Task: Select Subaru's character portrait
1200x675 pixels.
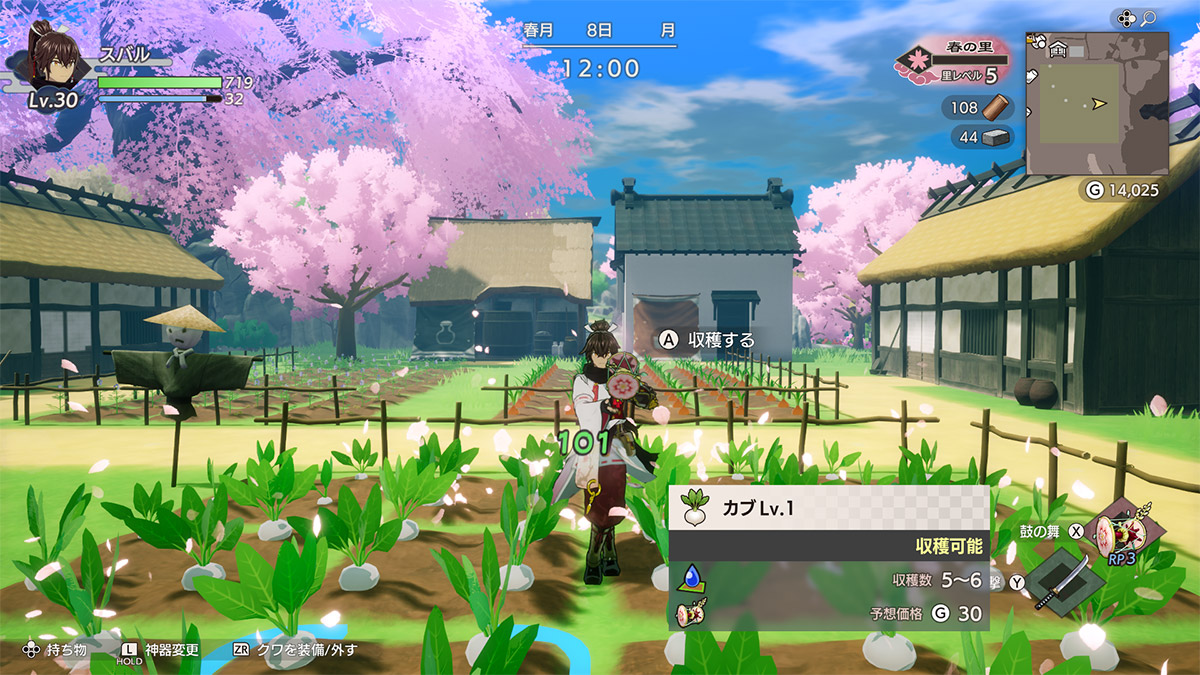Action: pos(54,58)
